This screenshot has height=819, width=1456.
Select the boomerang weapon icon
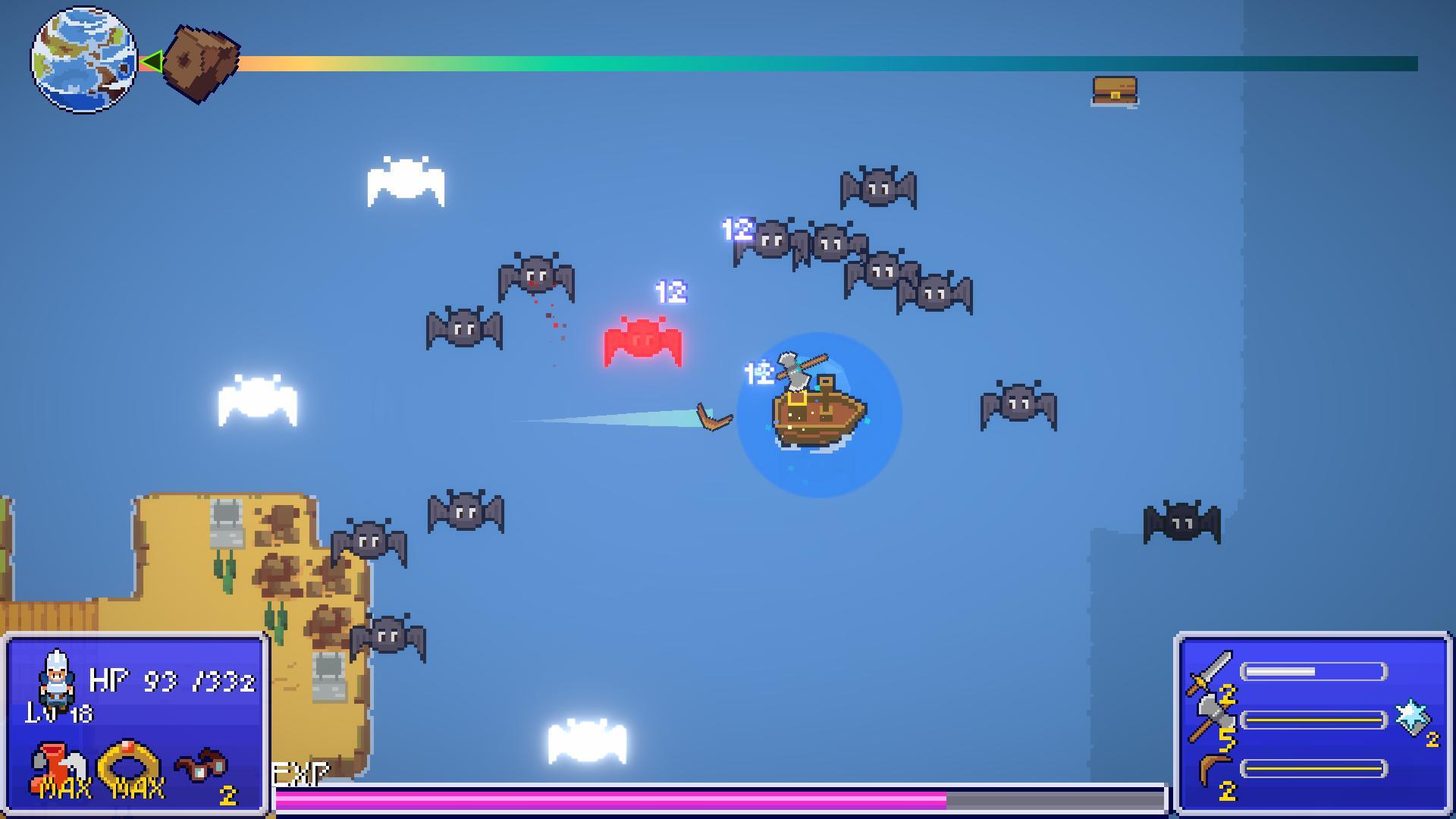pos(1213,766)
